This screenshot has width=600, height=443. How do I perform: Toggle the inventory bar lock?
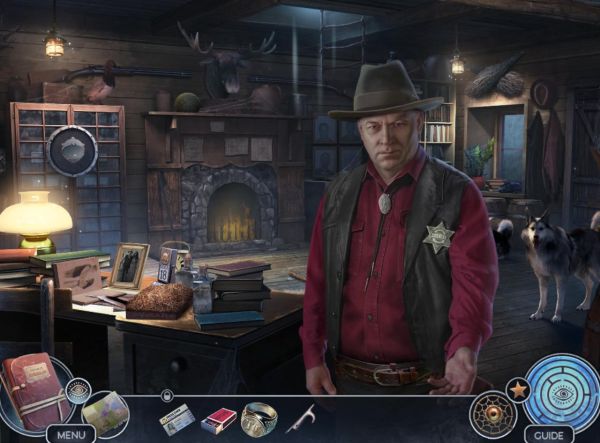(x=166, y=396)
